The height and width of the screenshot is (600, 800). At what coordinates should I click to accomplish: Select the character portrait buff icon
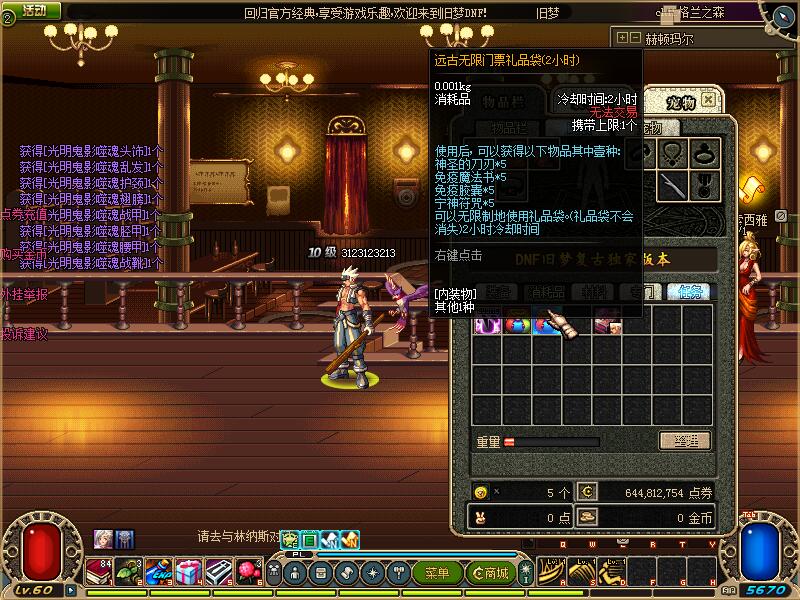[103, 539]
